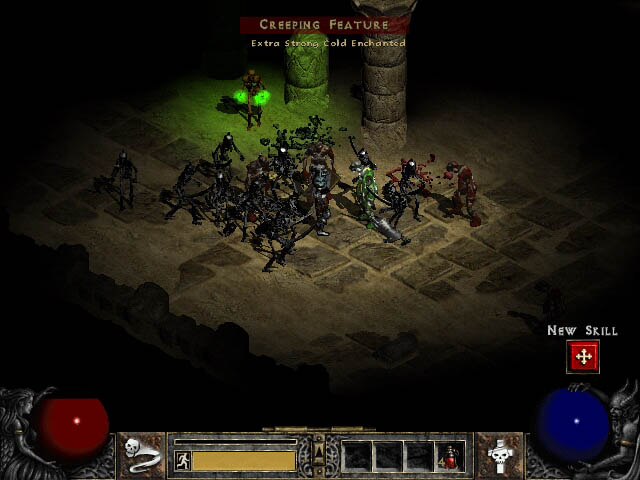
Task: Toggle the run/walk button
Action: (x=182, y=460)
